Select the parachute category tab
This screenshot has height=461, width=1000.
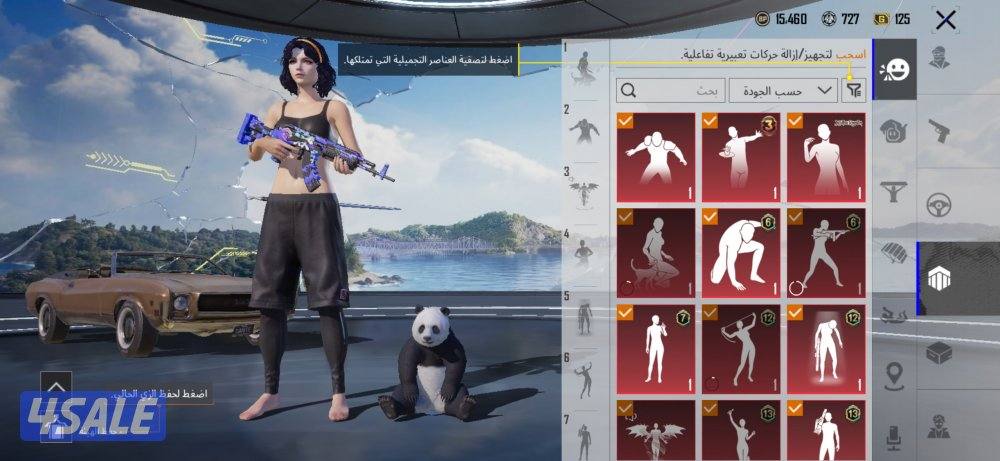(893, 251)
